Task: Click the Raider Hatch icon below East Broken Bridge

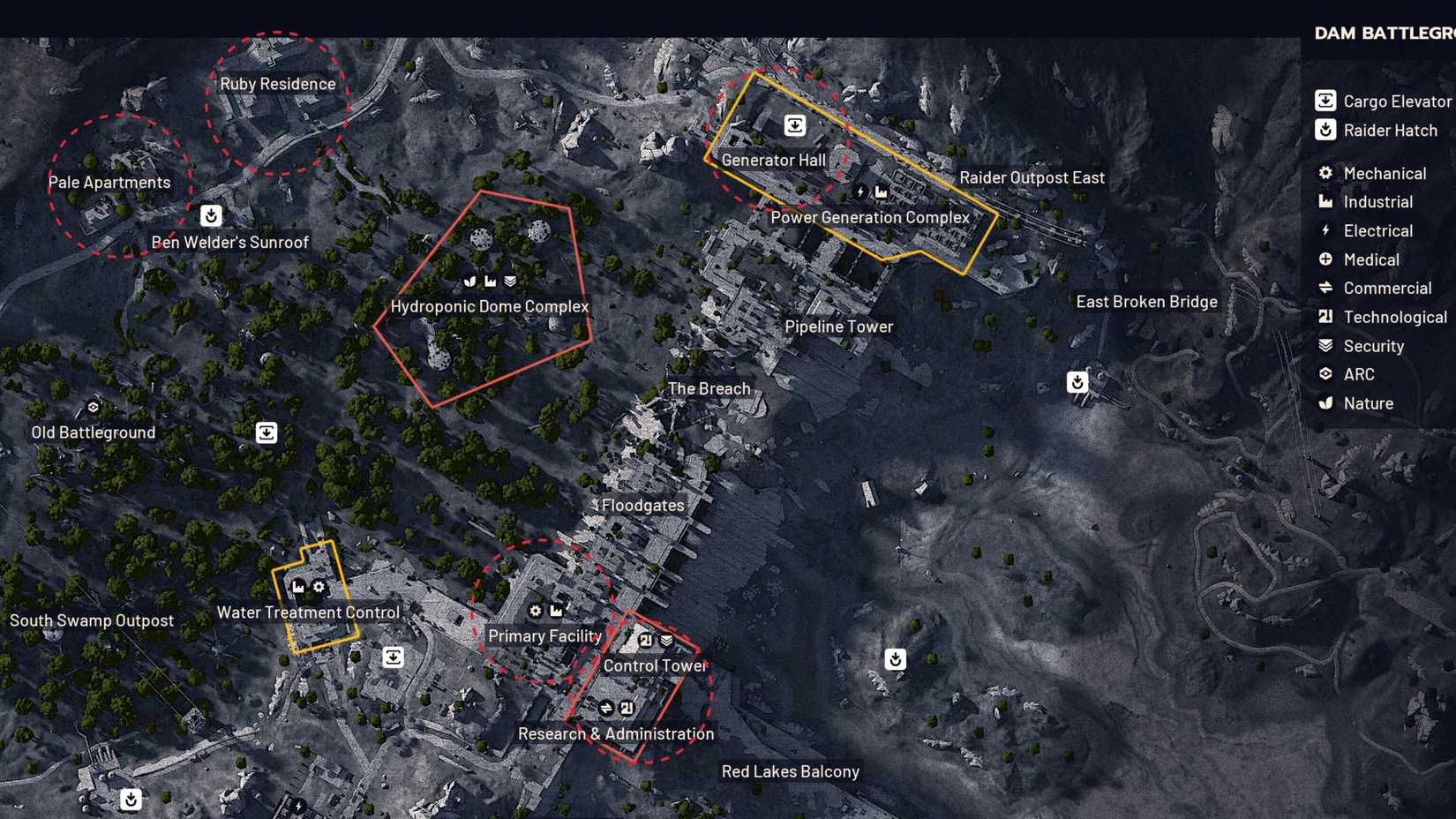Action: click(1077, 382)
